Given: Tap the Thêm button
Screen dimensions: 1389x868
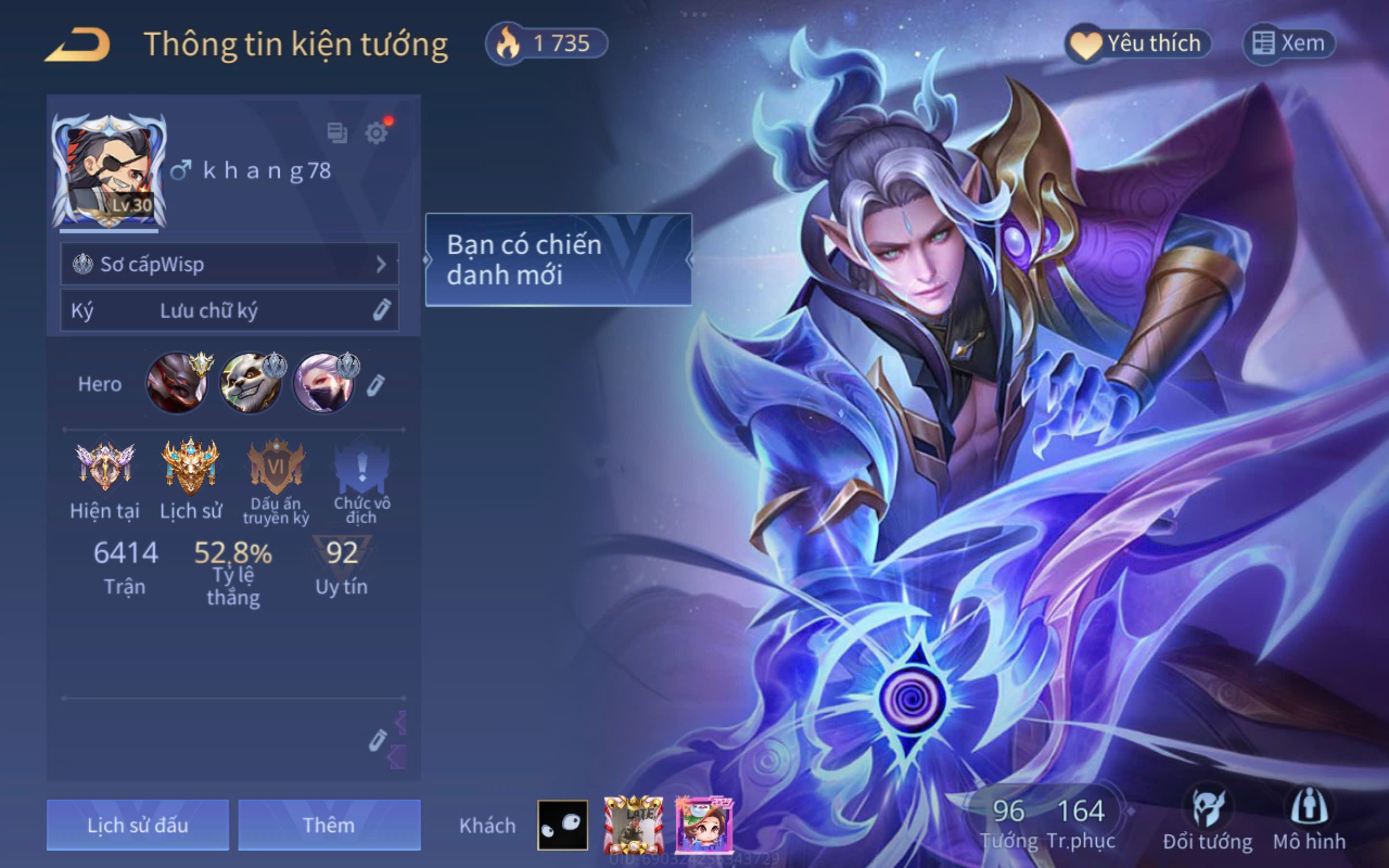Looking at the screenshot, I should coord(329,825).
